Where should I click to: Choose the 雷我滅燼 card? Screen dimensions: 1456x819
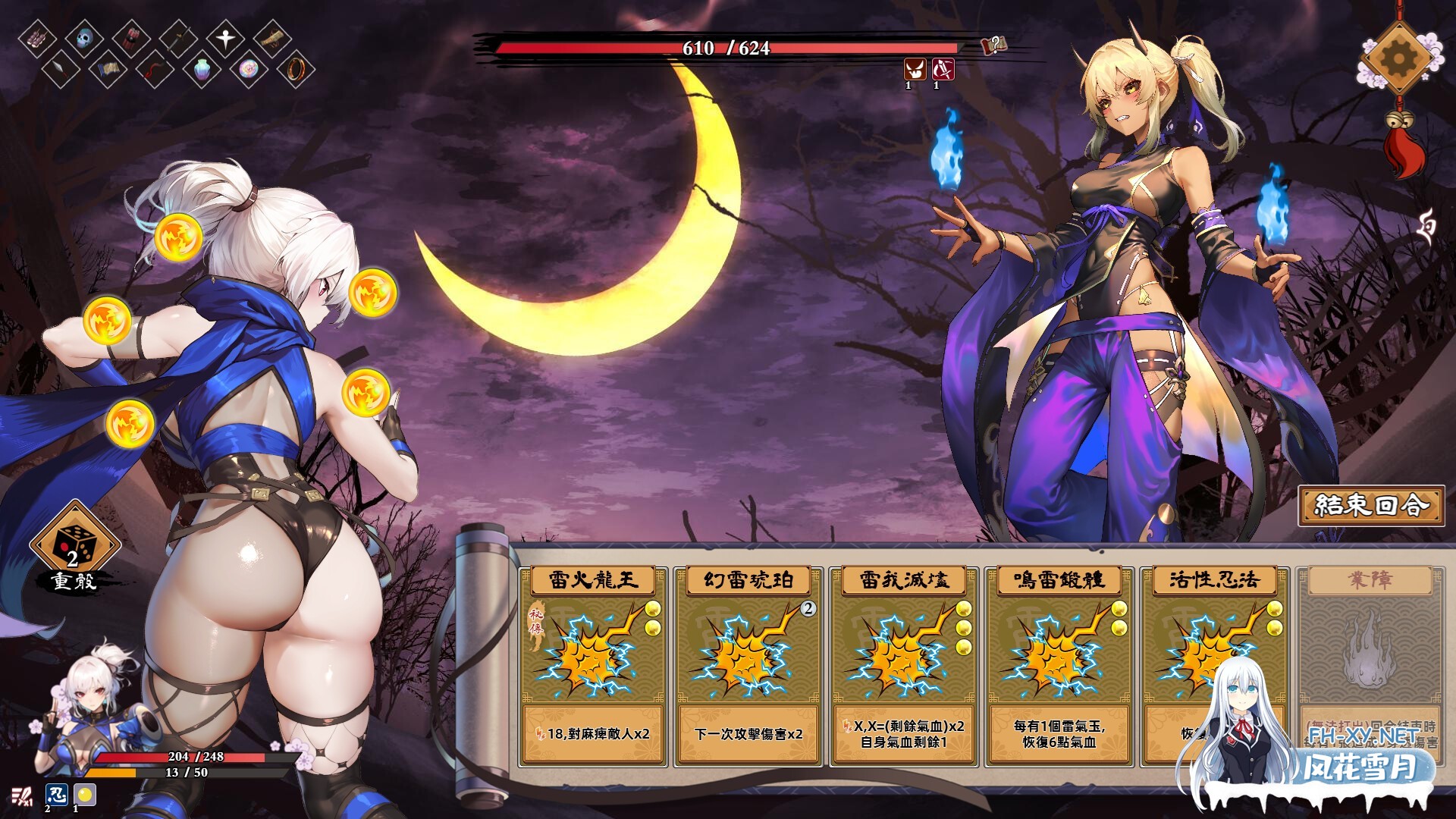[904, 665]
